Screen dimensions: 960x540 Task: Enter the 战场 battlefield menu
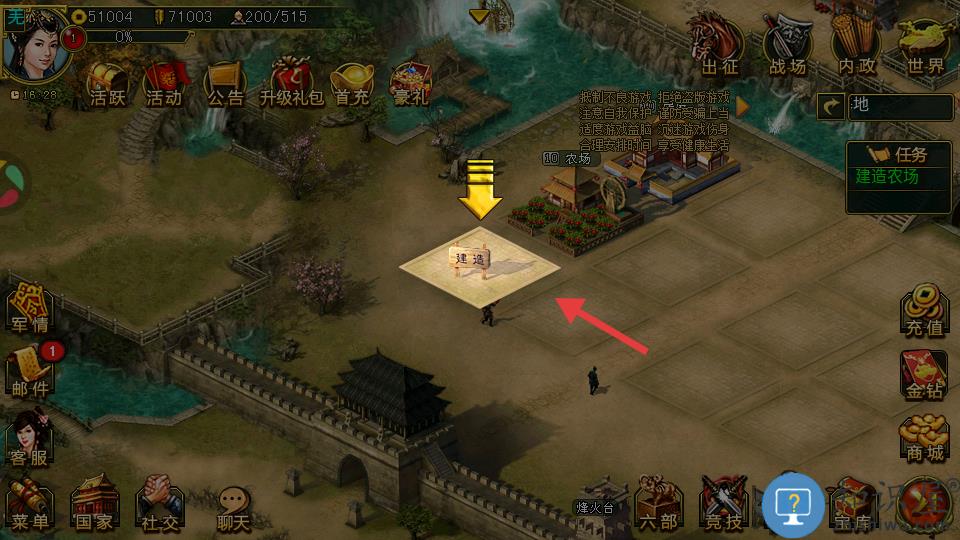point(788,46)
